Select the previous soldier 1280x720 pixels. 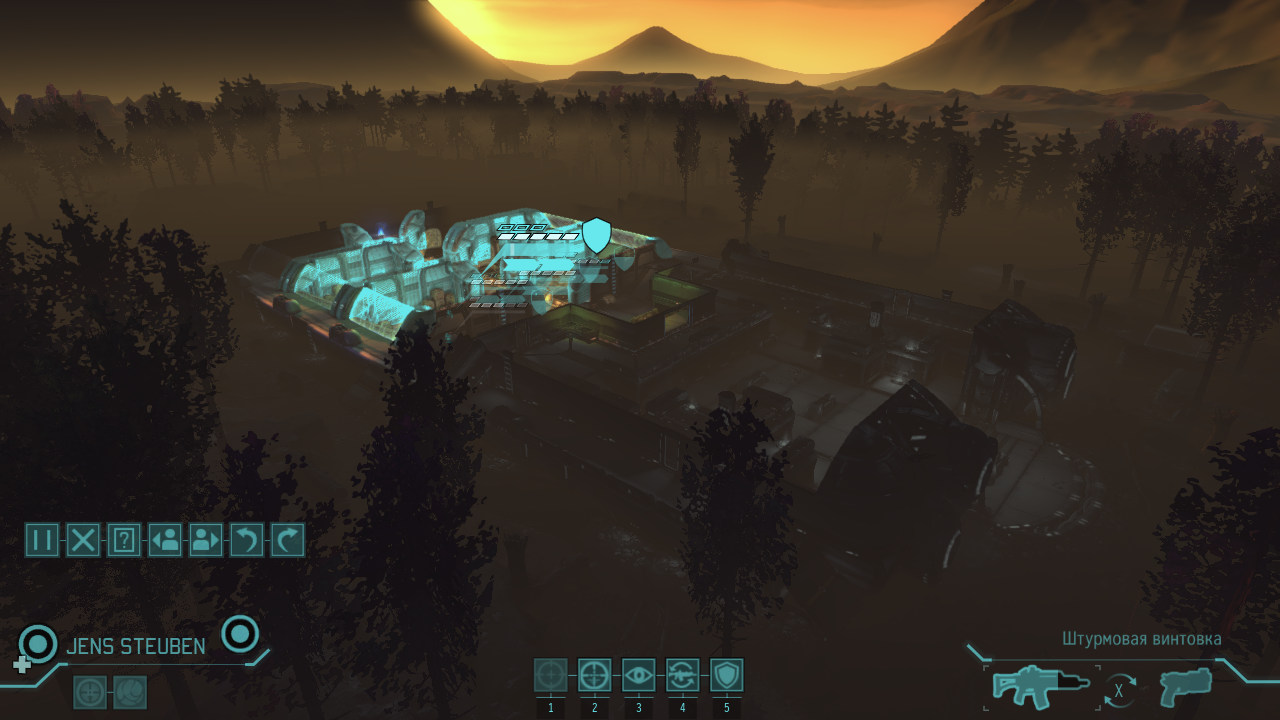165,540
